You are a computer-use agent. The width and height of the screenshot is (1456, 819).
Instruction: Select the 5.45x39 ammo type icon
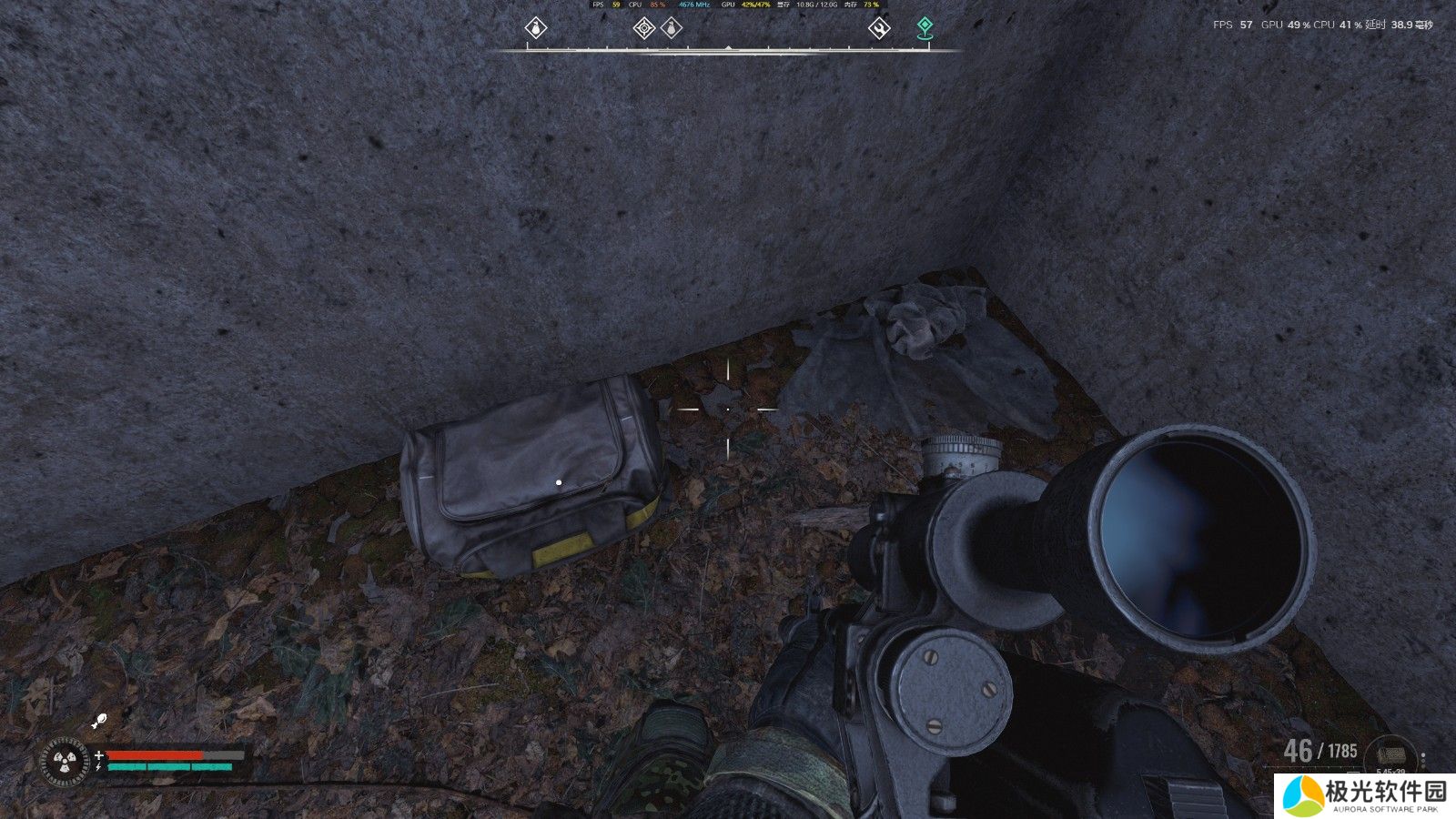pos(1390,756)
